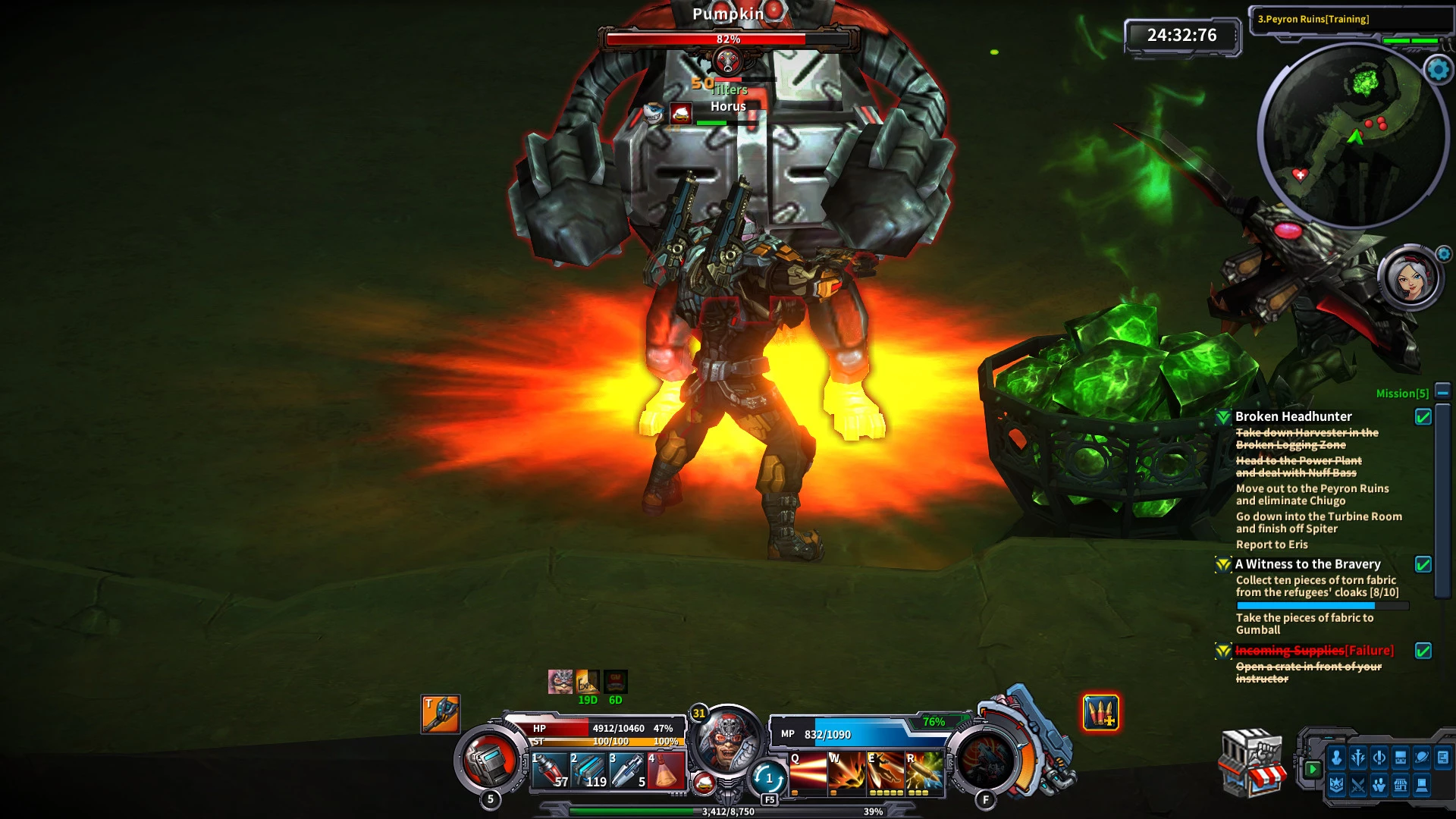The height and width of the screenshot is (819, 1456).
Task: Click the T weapon swap icon
Action: pyautogui.click(x=441, y=714)
